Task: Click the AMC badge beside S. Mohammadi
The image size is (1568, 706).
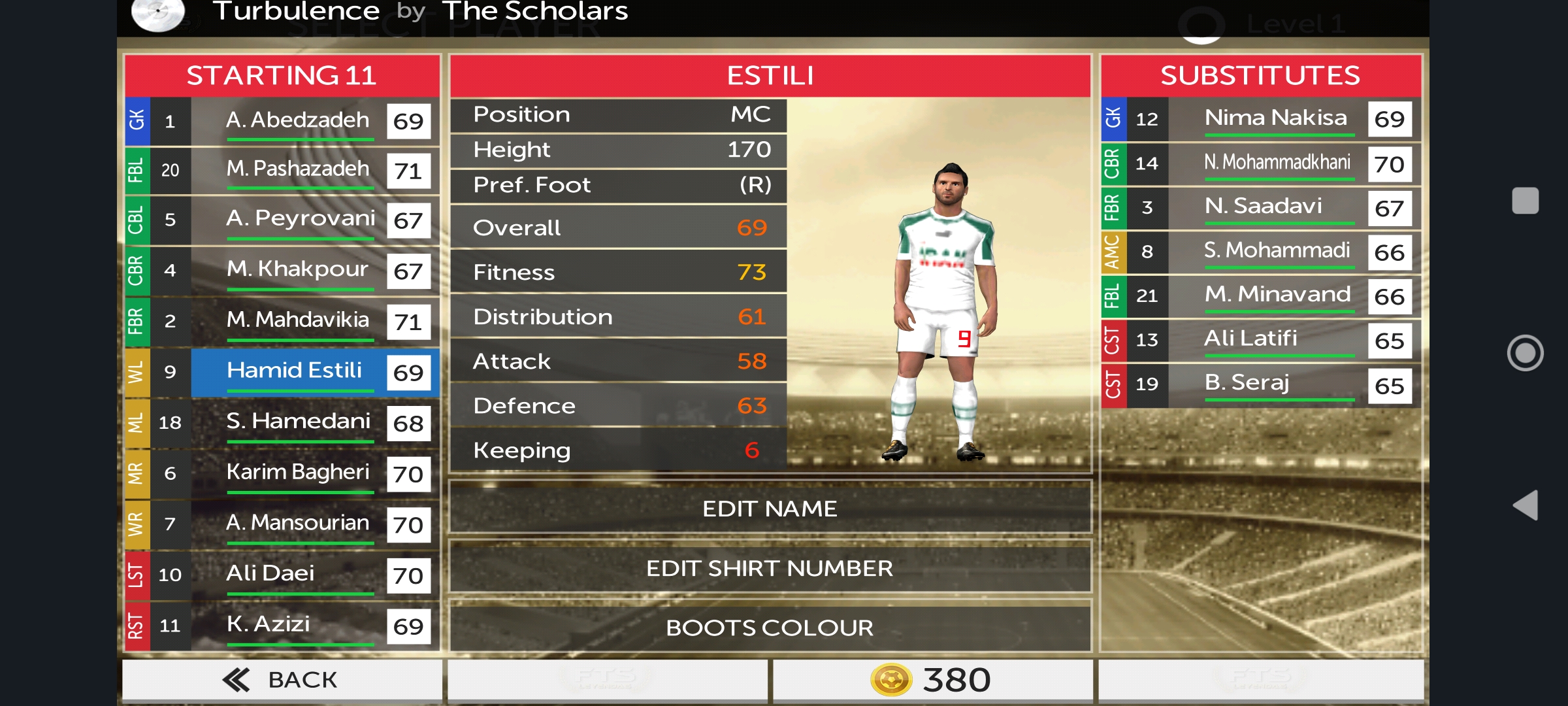Action: point(1113,252)
